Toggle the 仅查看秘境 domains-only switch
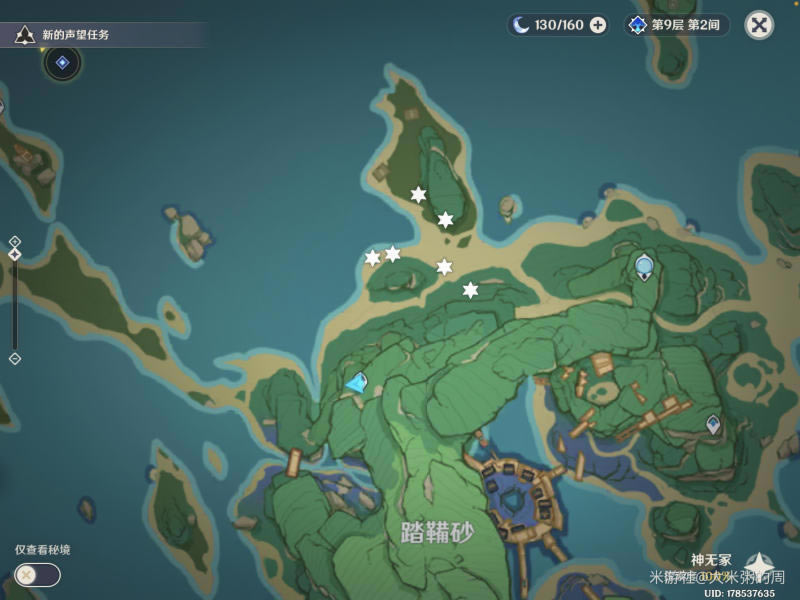This screenshot has height=600, width=800. 38,575
